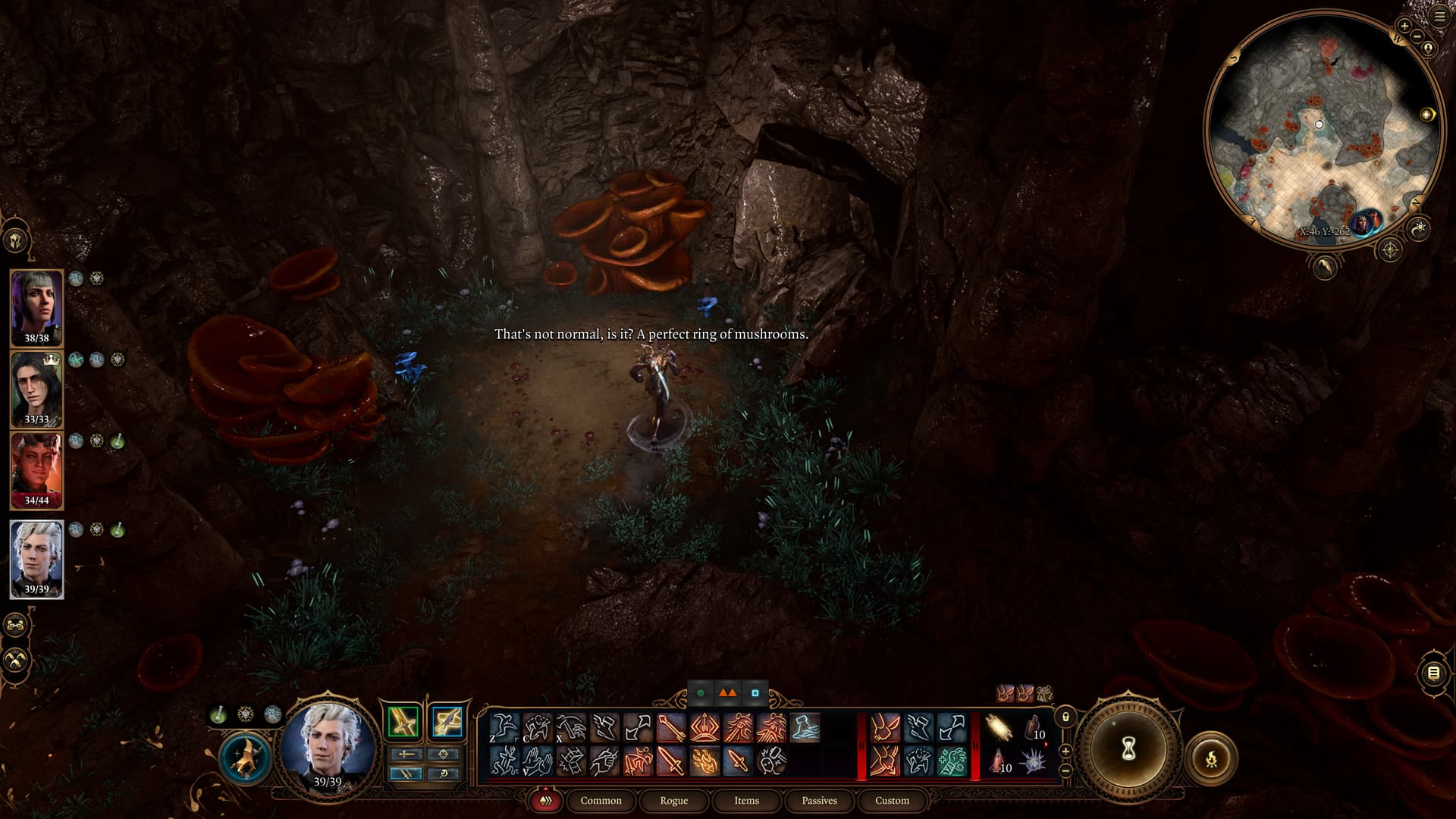Use the flame ability on the hotbar
The width and height of the screenshot is (1456, 819).
tap(704, 760)
